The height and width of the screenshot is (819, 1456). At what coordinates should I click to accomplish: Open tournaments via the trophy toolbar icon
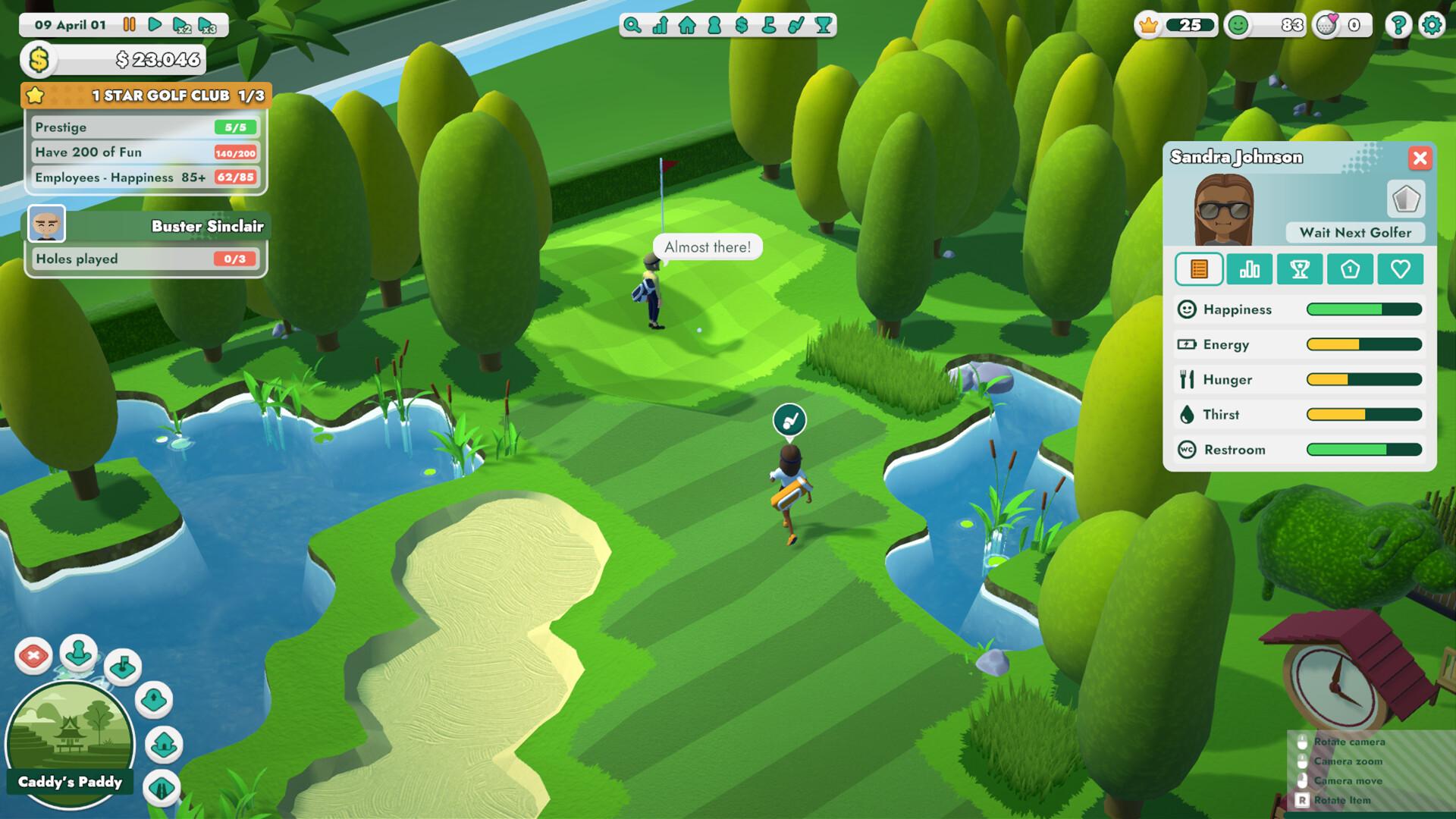(823, 25)
